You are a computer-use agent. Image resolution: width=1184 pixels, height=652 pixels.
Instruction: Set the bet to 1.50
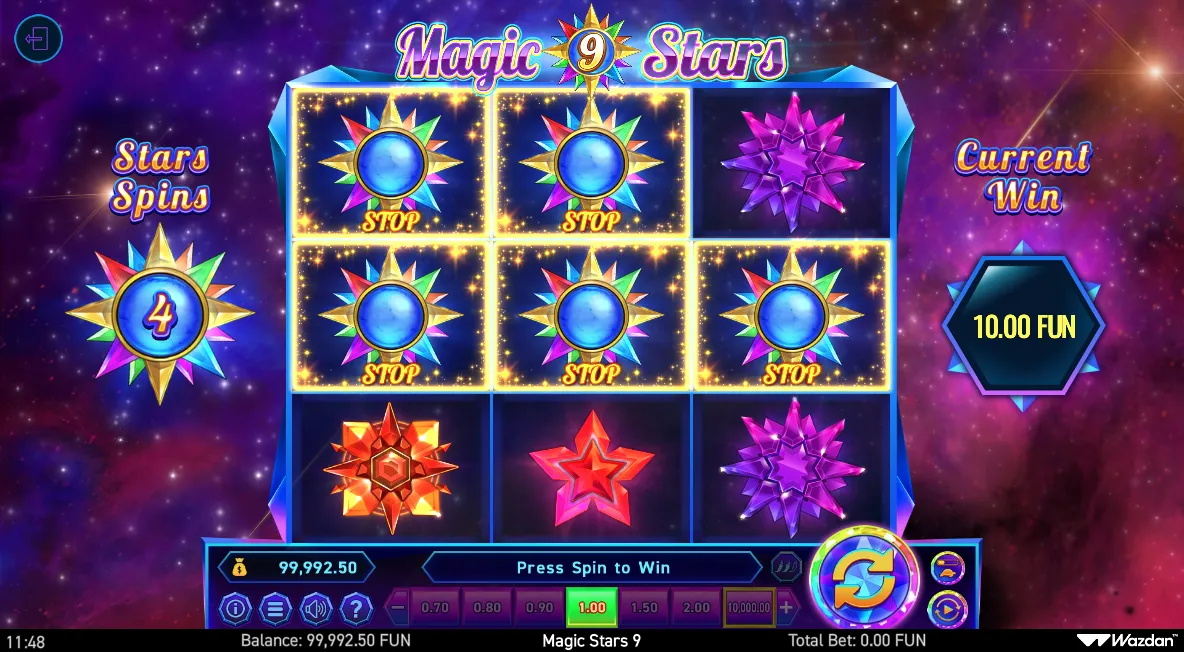[x=644, y=607]
